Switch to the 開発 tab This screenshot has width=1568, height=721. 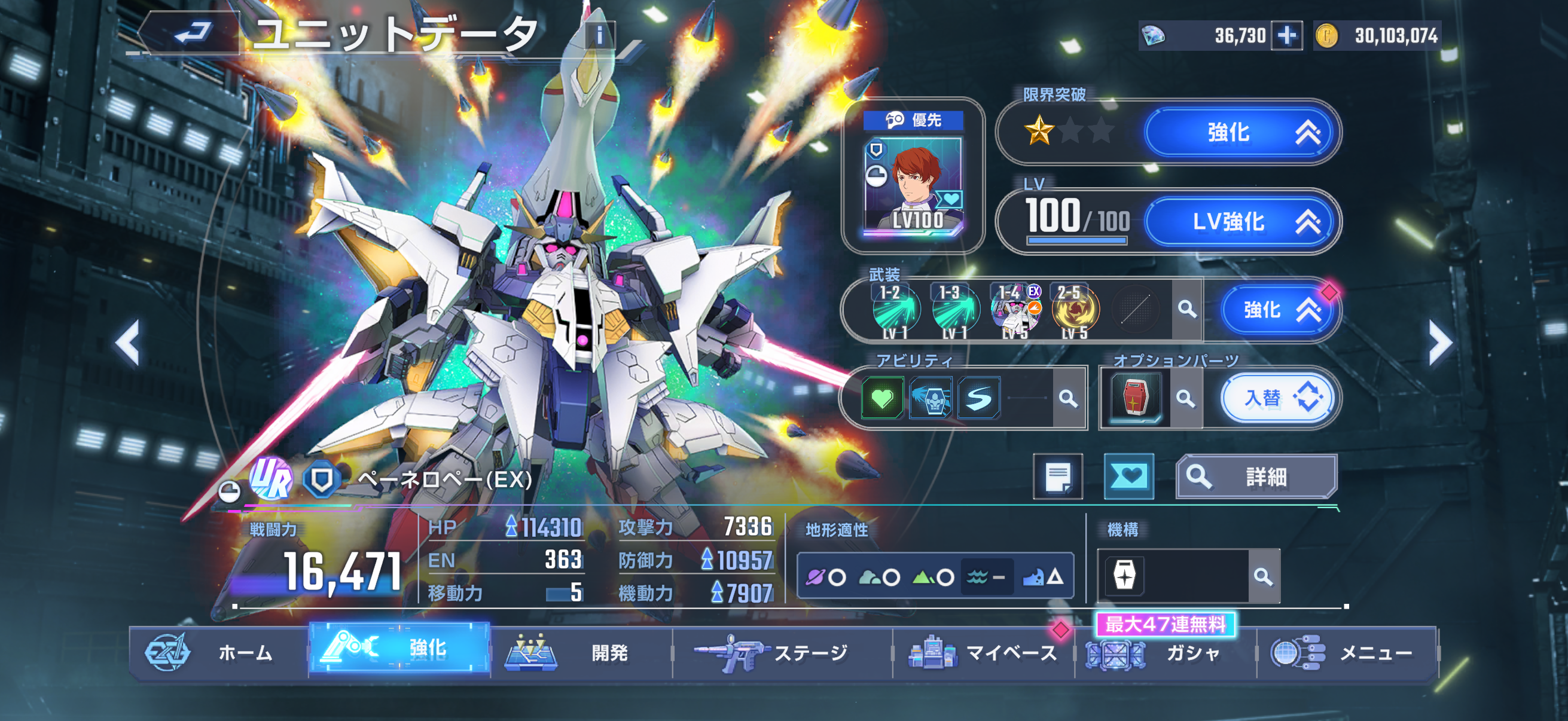click(581, 653)
